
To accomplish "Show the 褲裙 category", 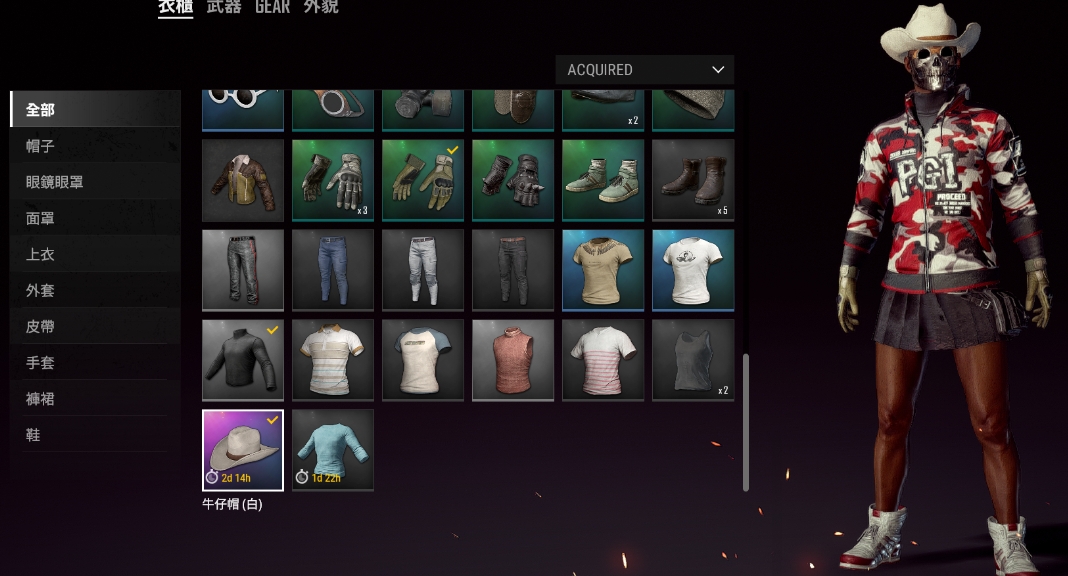I will tap(41, 398).
